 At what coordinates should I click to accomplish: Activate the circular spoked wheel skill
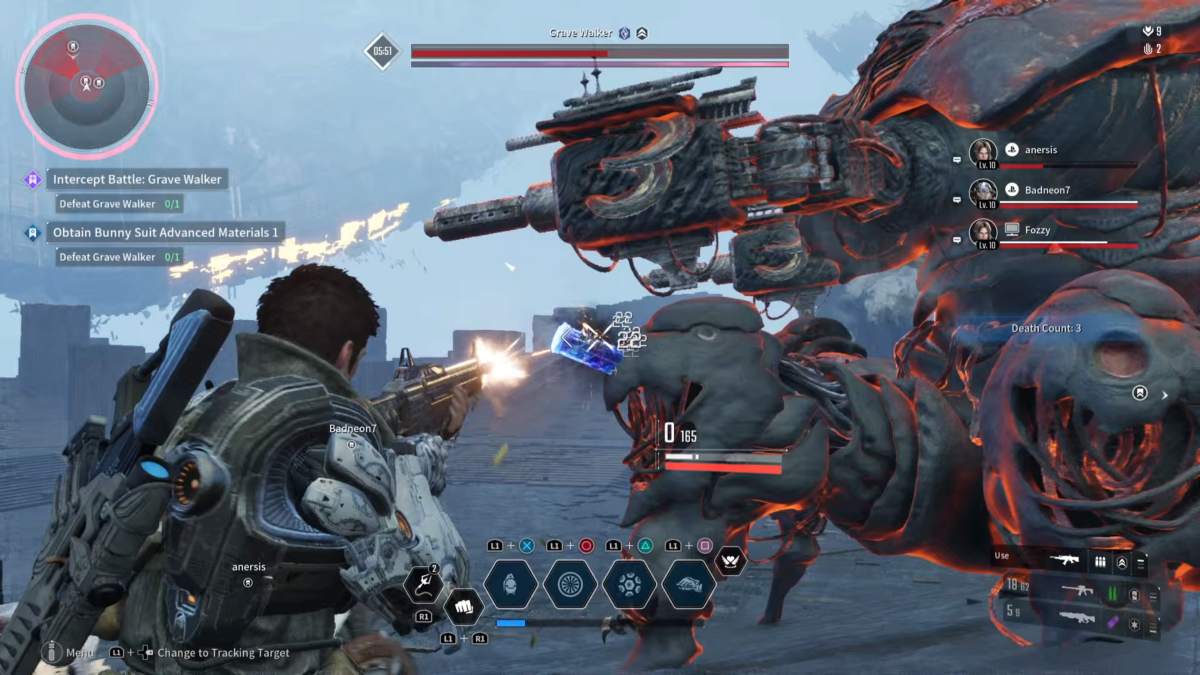(x=570, y=584)
